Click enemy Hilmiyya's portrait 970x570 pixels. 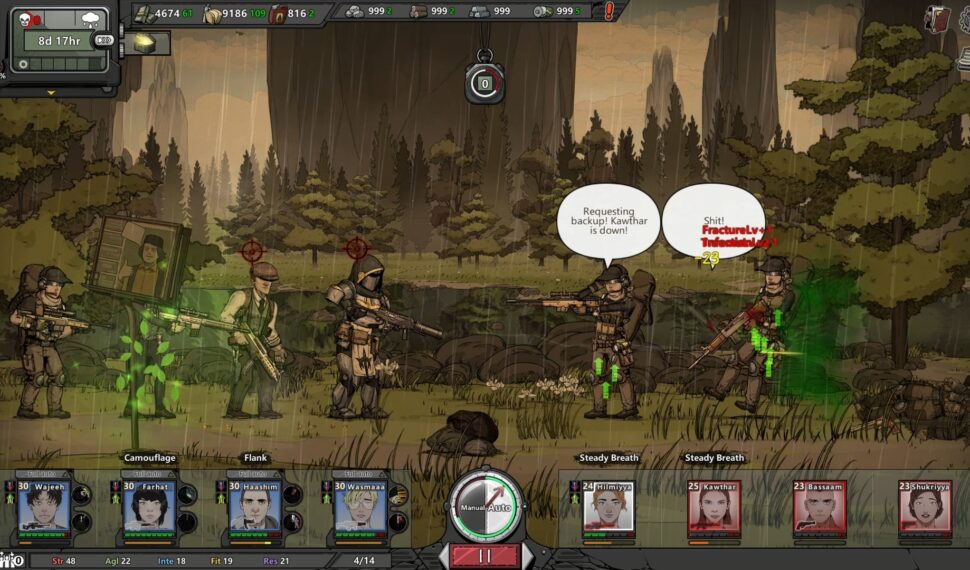click(609, 509)
